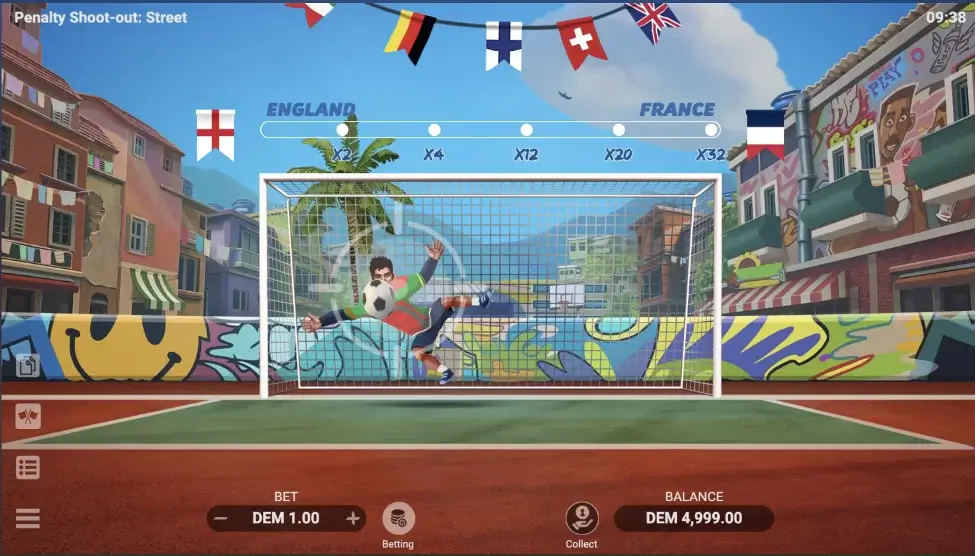This screenshot has width=977, height=556.
Task: Open the hamburger menu
Action: 28,518
